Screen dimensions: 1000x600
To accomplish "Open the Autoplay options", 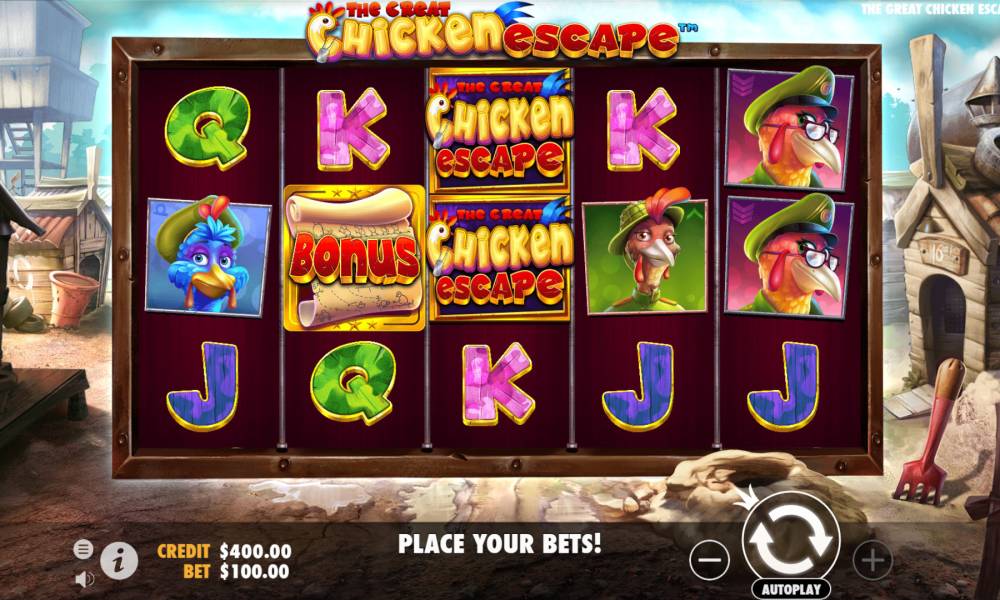I will 791,588.
